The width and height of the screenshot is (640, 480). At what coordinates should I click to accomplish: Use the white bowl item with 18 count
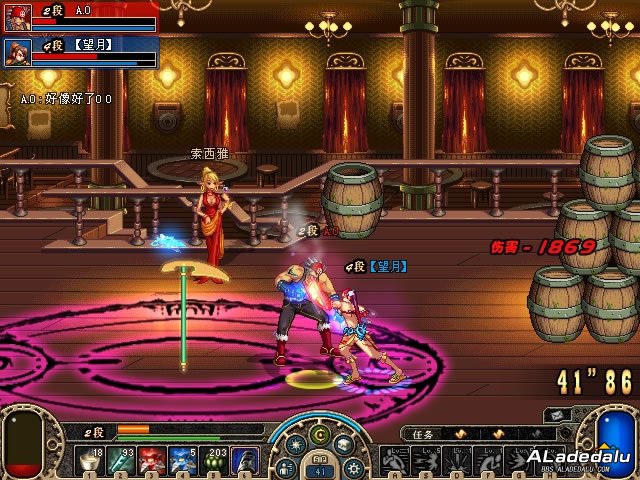91,461
